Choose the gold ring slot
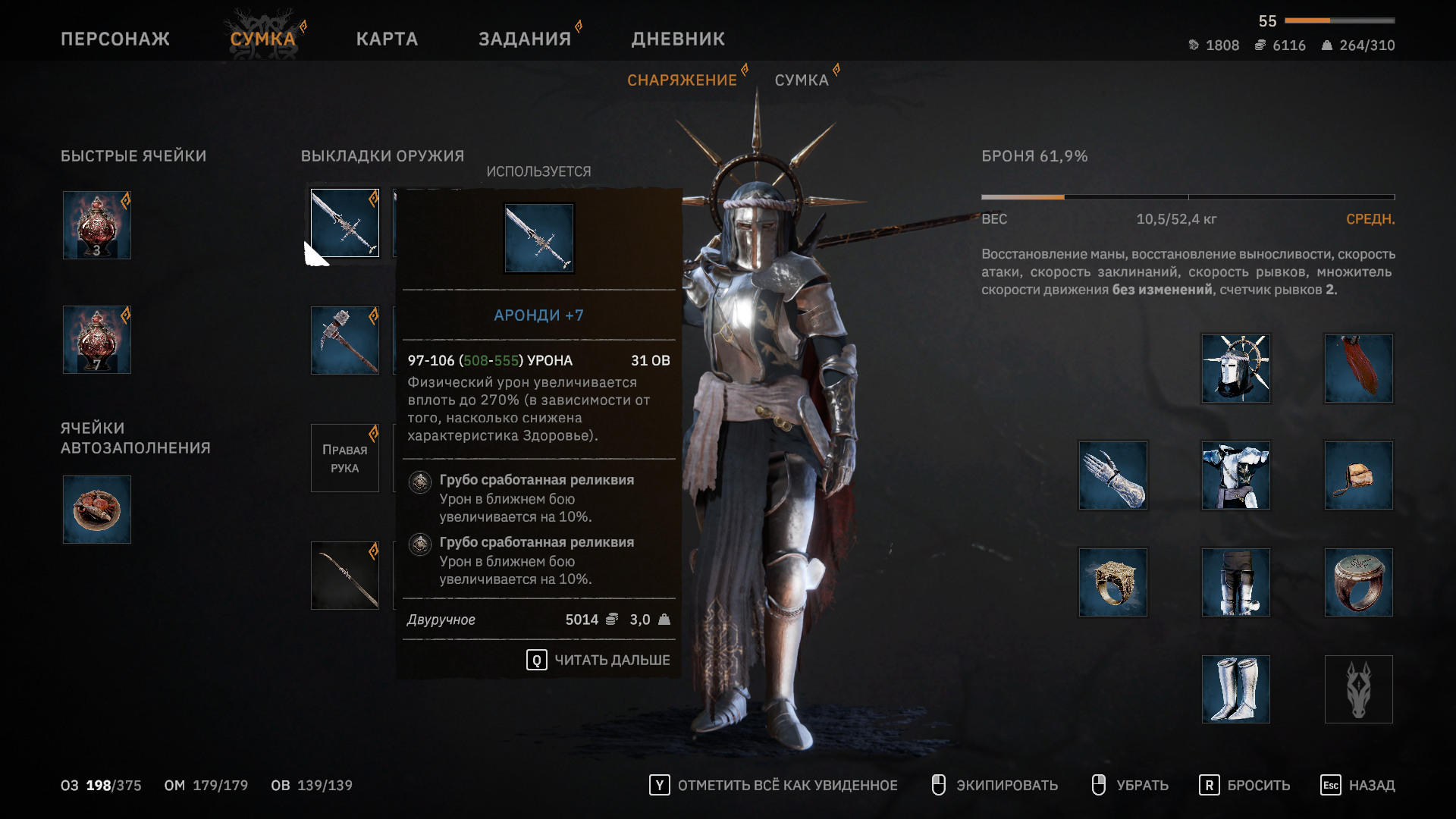Screen dimensions: 1456x819 click(1113, 582)
